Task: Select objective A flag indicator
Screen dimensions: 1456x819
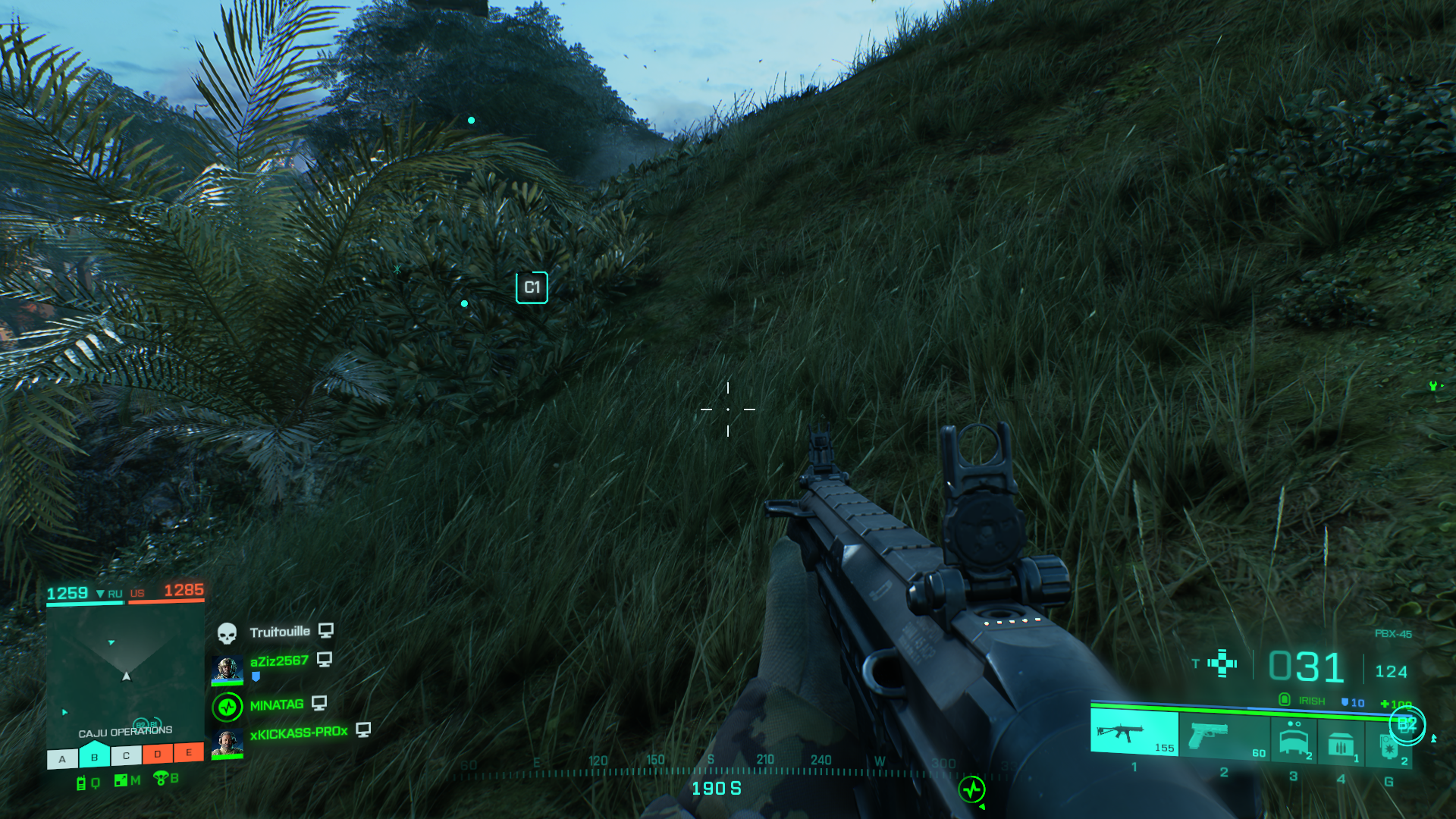Action: coord(62,758)
